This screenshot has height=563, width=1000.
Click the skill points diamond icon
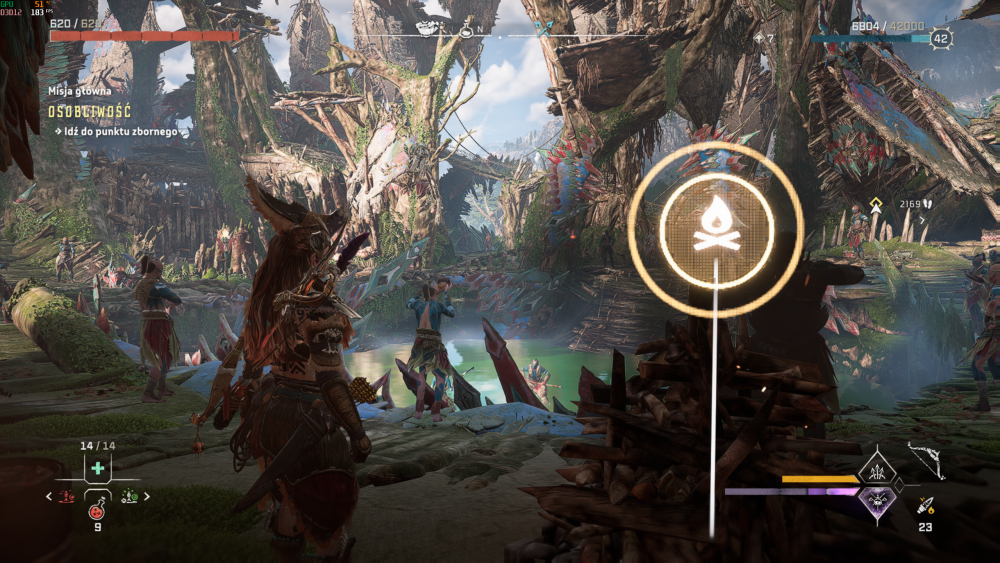[757, 39]
